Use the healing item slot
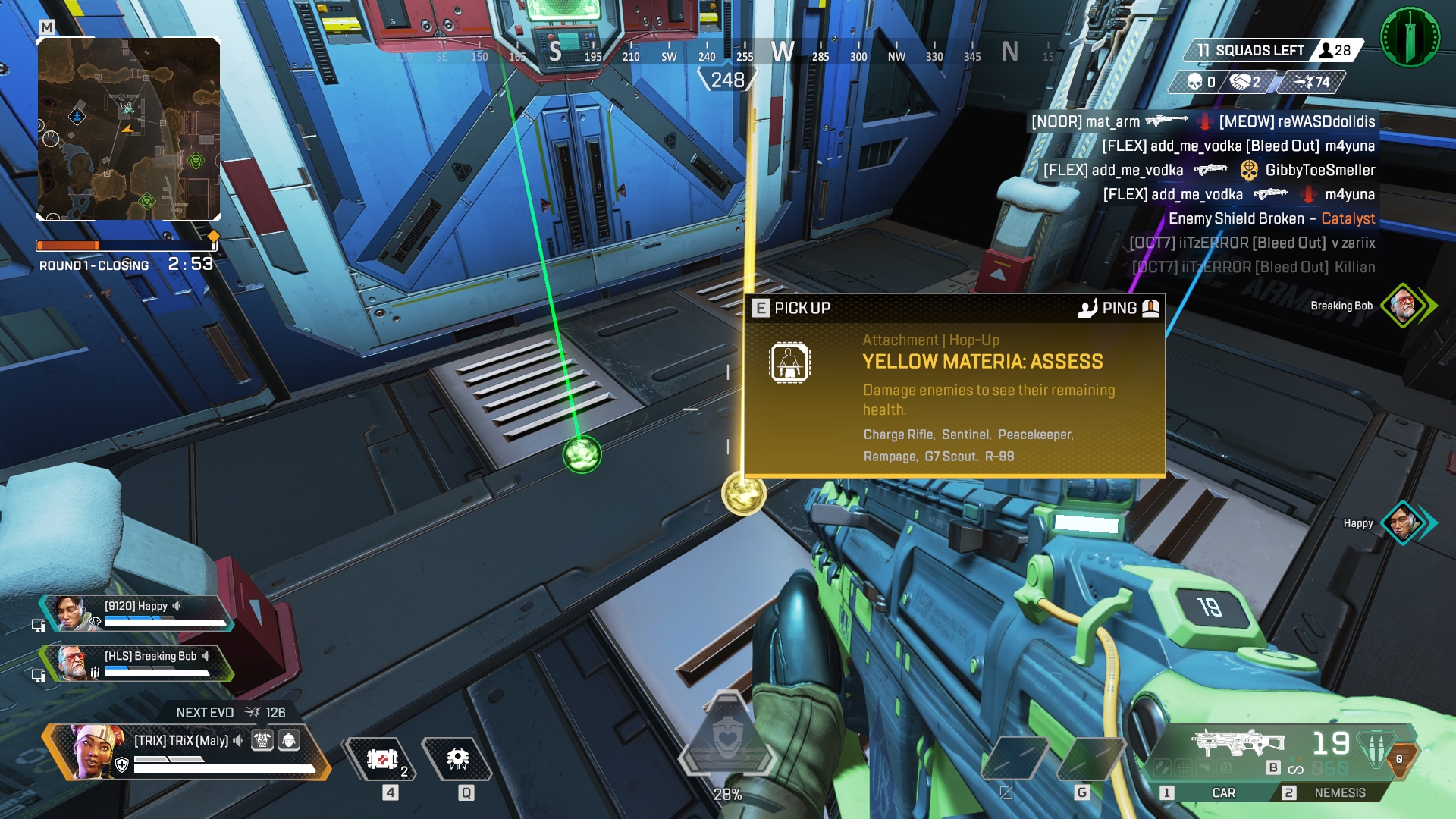The width and height of the screenshot is (1456, 819). coord(383,759)
